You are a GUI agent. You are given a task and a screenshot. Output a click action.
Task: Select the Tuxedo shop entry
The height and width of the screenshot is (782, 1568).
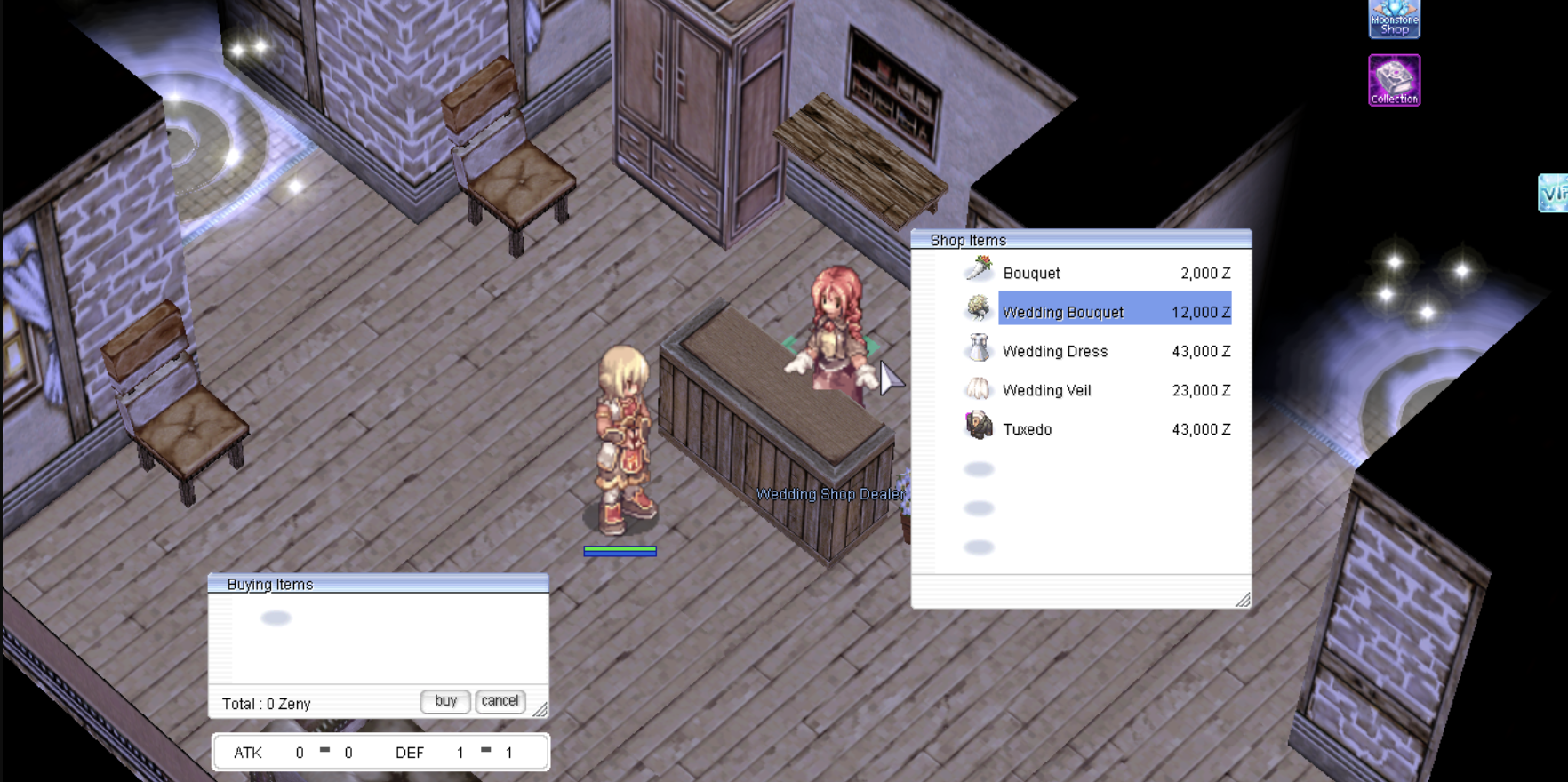click(x=1027, y=429)
